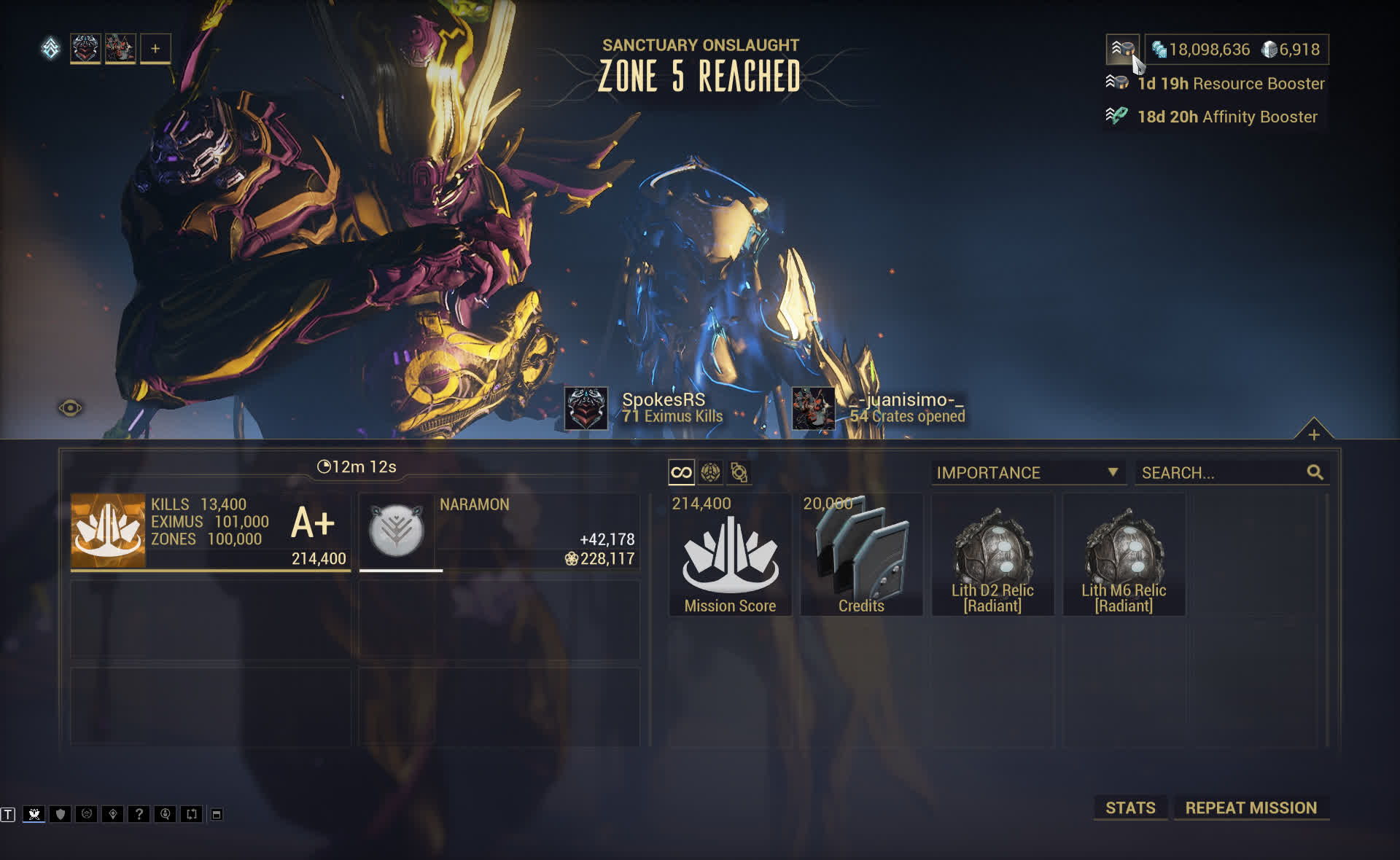
Task: Click the Repeat Mission button
Action: coord(1251,808)
